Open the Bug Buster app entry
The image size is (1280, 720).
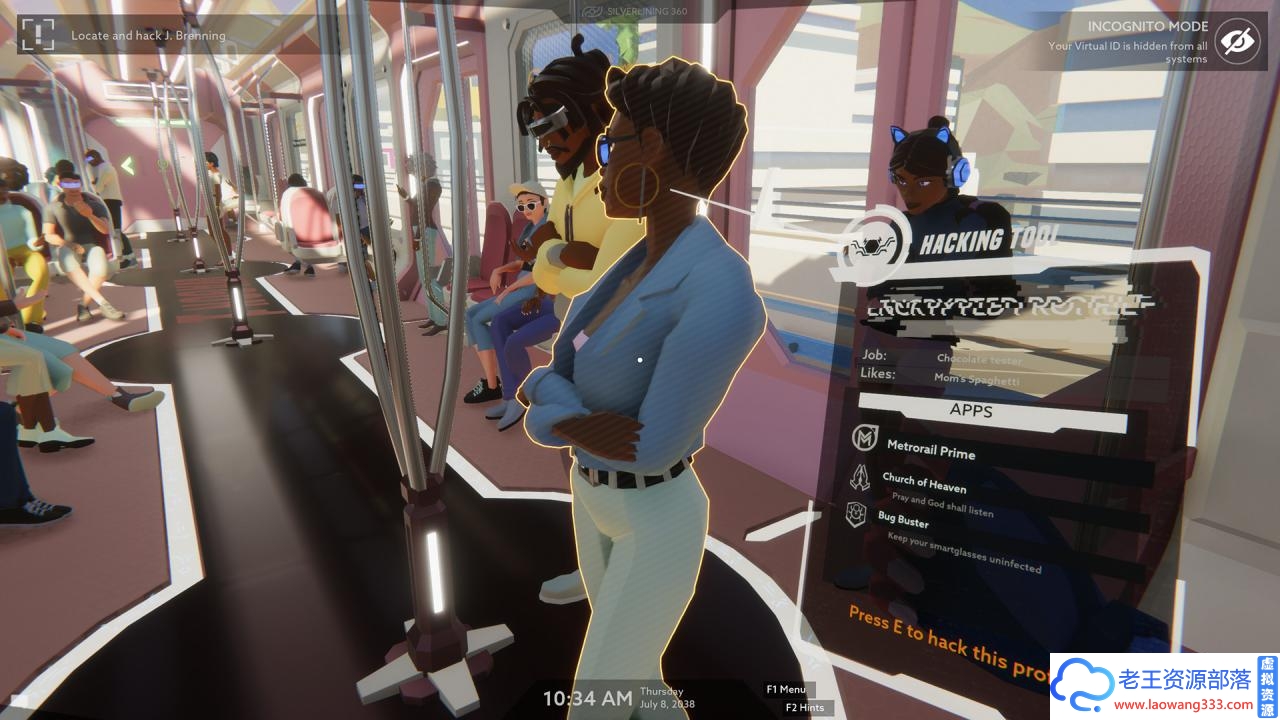click(903, 520)
